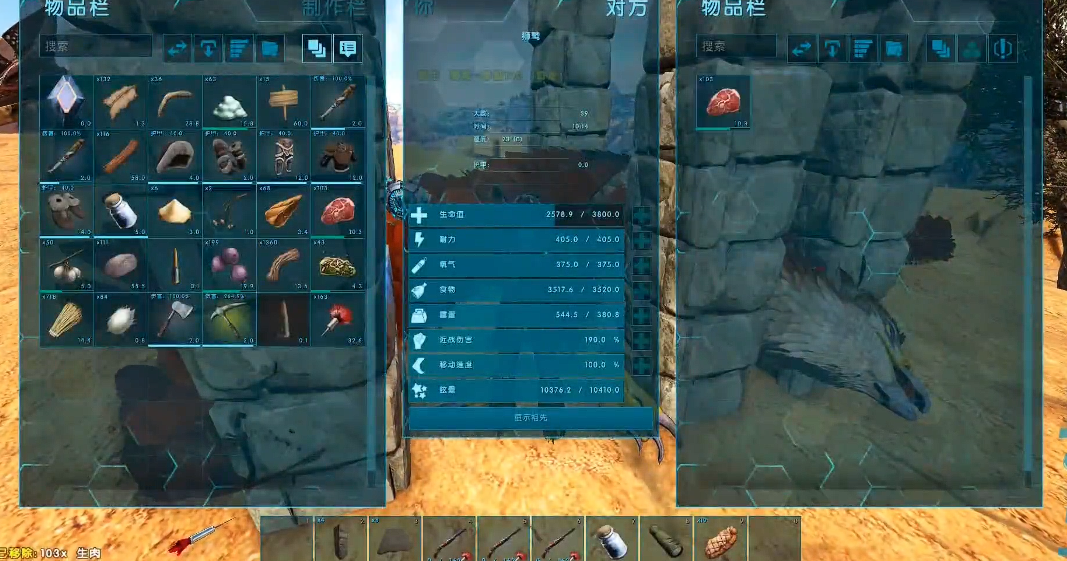Viewport: 1067px width, 561px height.
Task: Select the pinecone-like item on the hotbar
Action: 719,540
